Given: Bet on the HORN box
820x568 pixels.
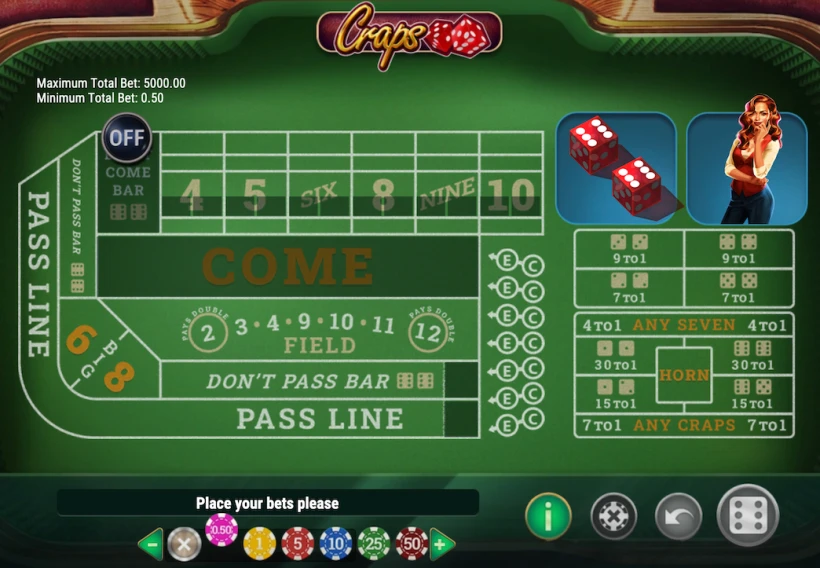Looking at the screenshot, I should tap(684, 375).
